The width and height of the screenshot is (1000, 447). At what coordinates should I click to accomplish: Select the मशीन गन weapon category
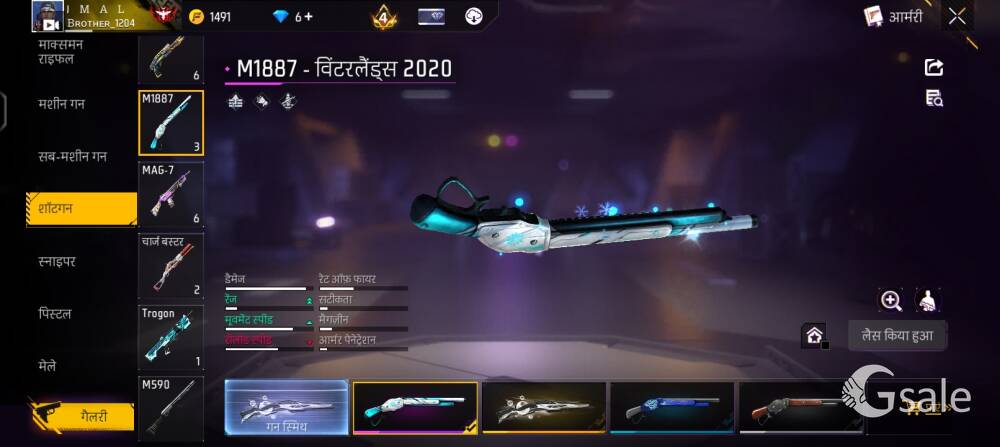point(61,104)
